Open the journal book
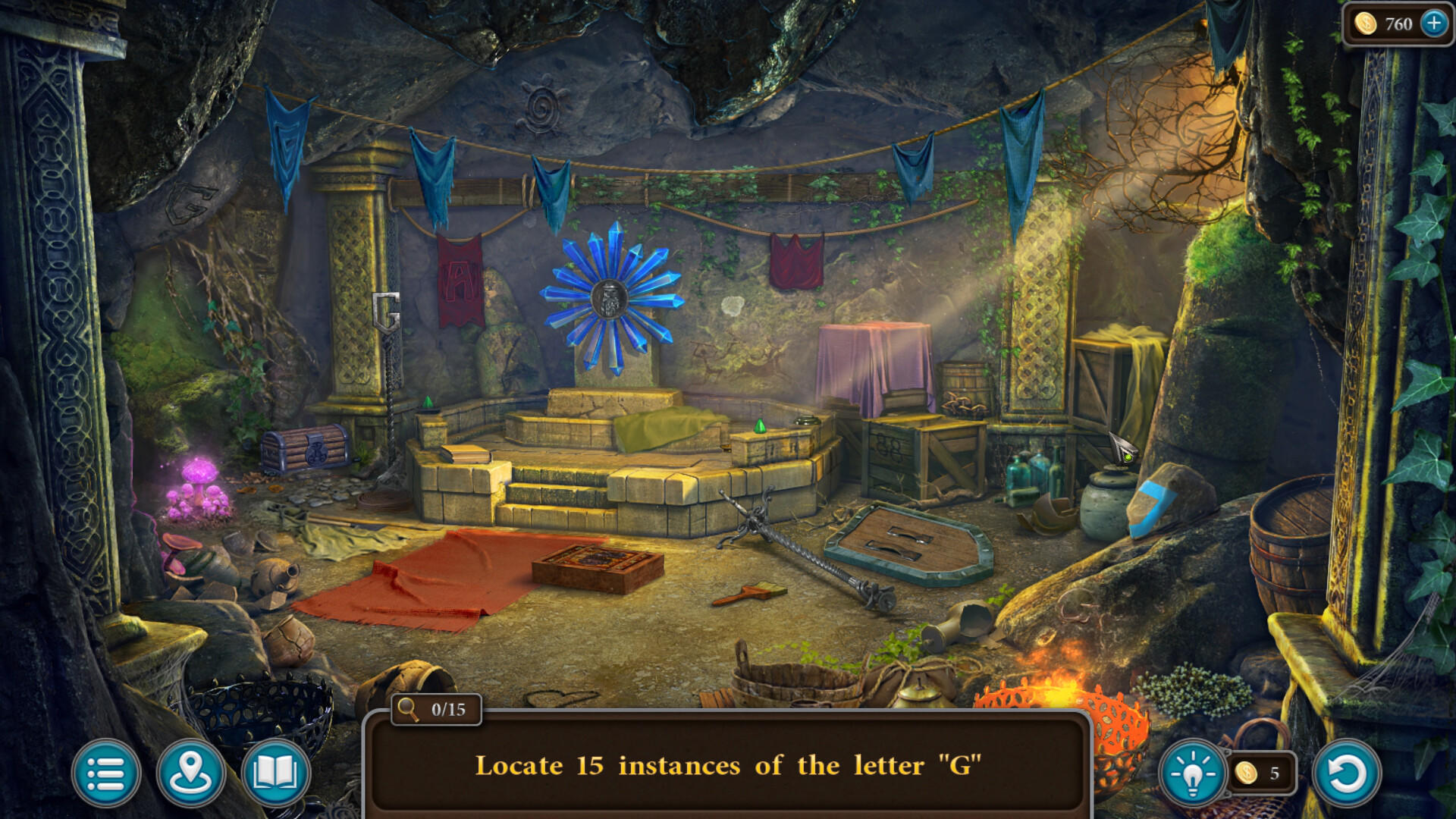The width and height of the screenshot is (1456, 819). [278, 770]
